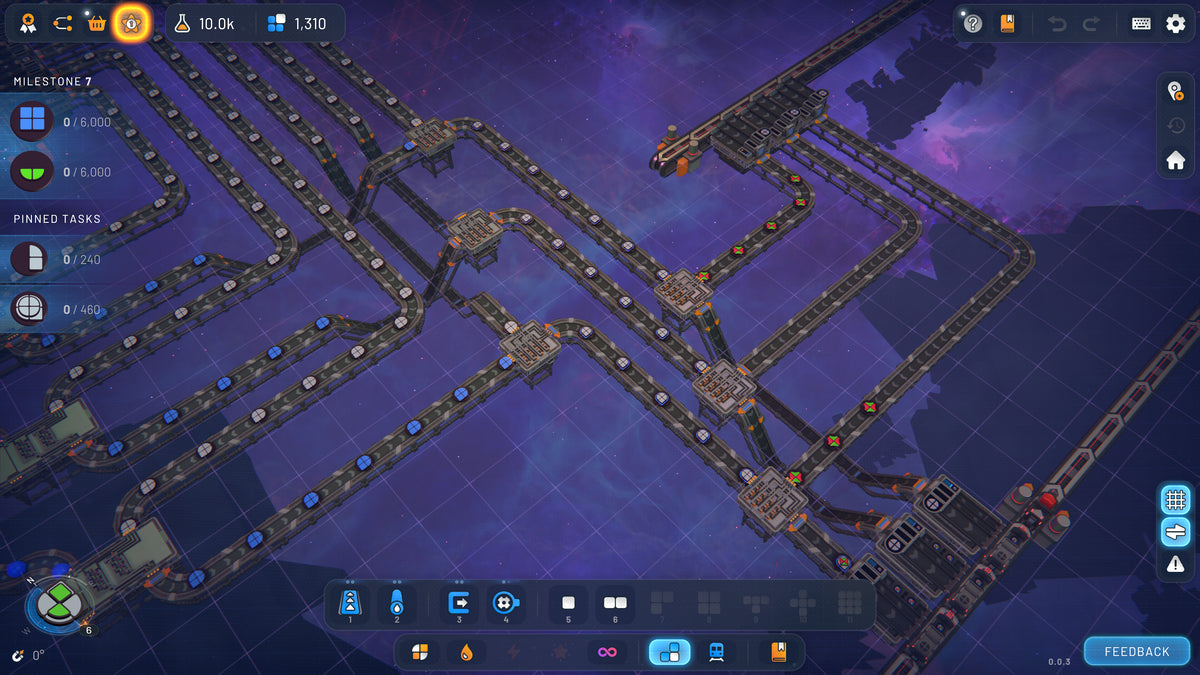
Task: Toggle the grid overlay button
Action: click(x=1175, y=498)
